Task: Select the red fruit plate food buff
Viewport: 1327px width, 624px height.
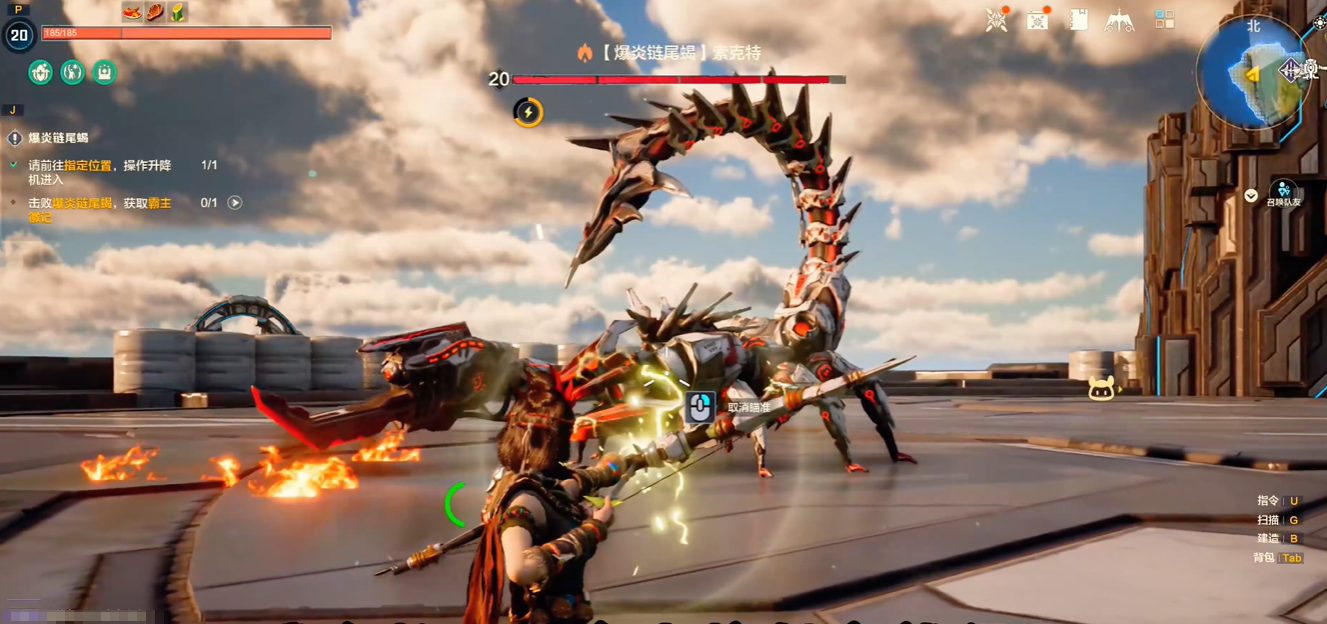Action: tap(132, 12)
